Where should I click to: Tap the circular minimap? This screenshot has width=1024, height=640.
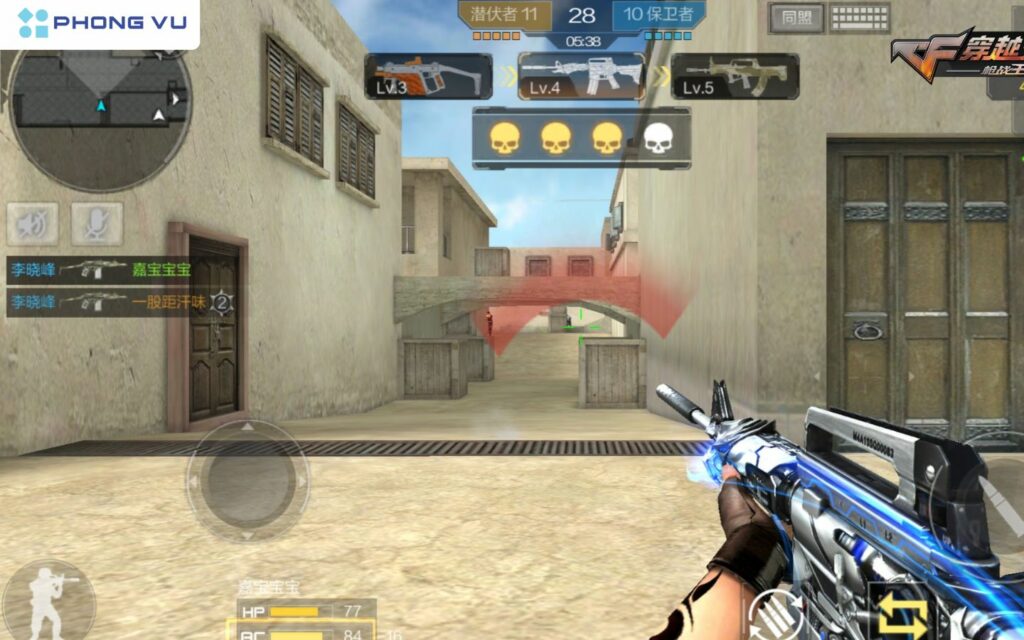100,112
